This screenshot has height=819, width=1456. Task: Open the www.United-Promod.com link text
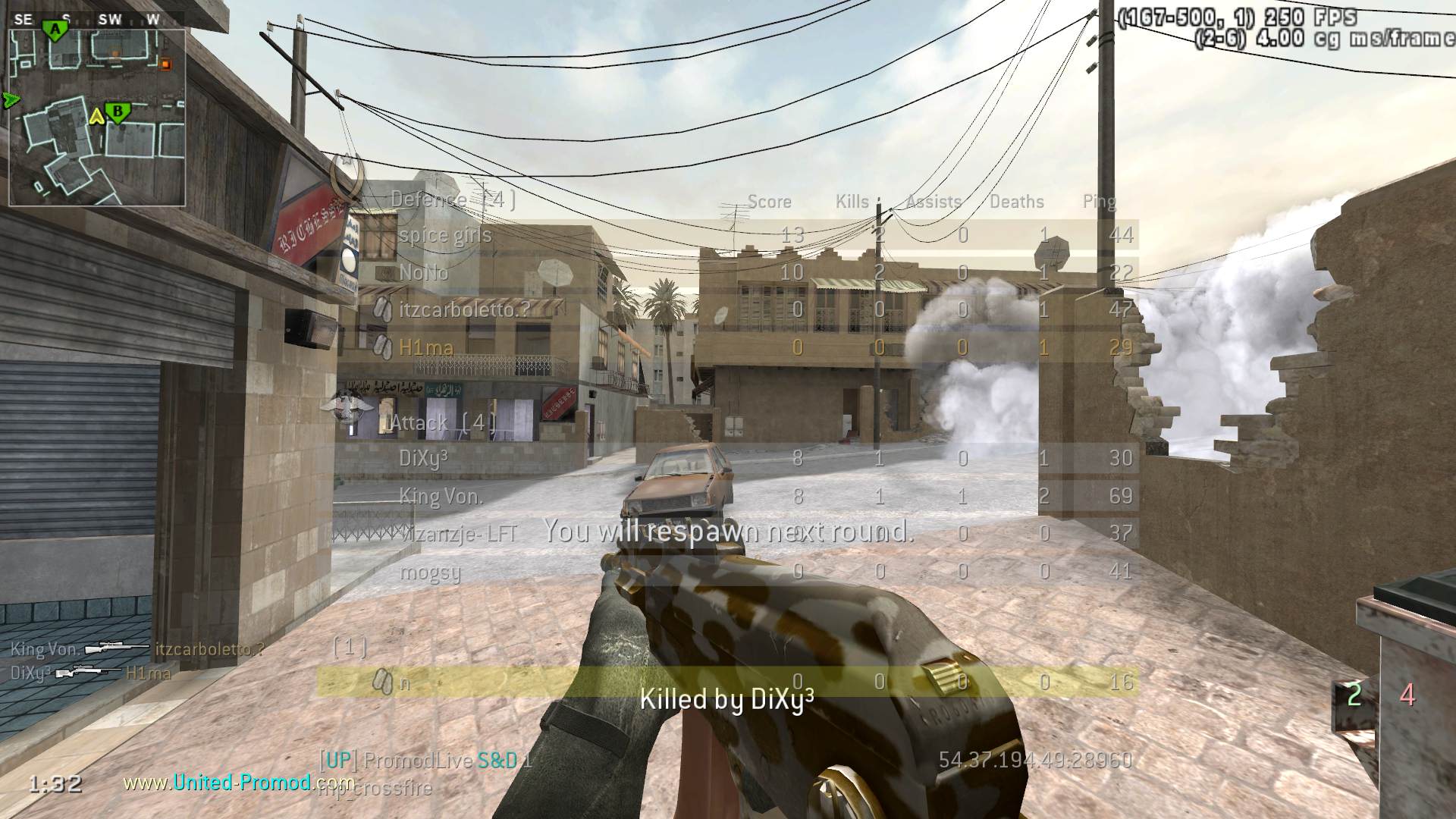[x=238, y=783]
